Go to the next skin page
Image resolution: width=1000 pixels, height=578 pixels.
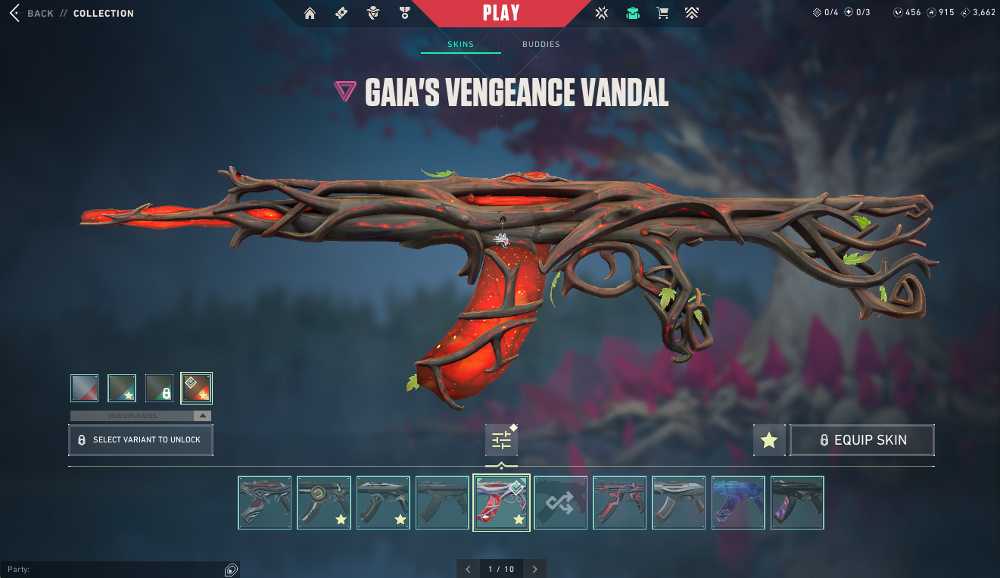535,569
